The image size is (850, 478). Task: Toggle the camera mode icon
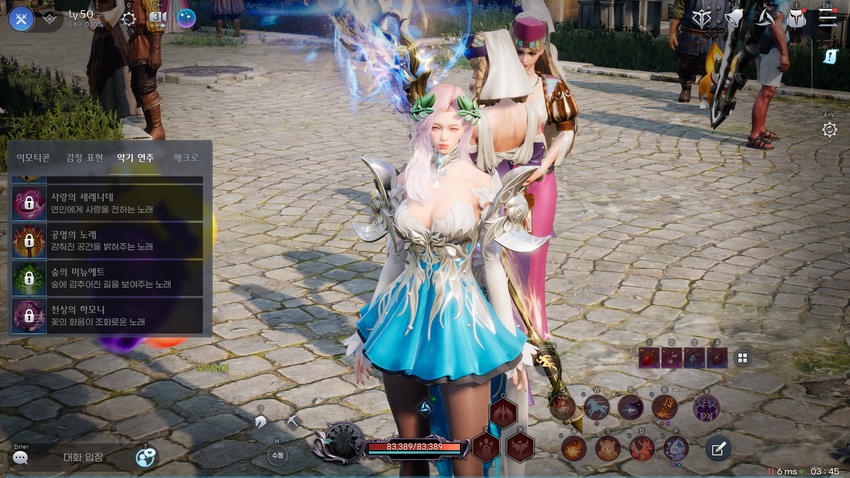click(157, 17)
